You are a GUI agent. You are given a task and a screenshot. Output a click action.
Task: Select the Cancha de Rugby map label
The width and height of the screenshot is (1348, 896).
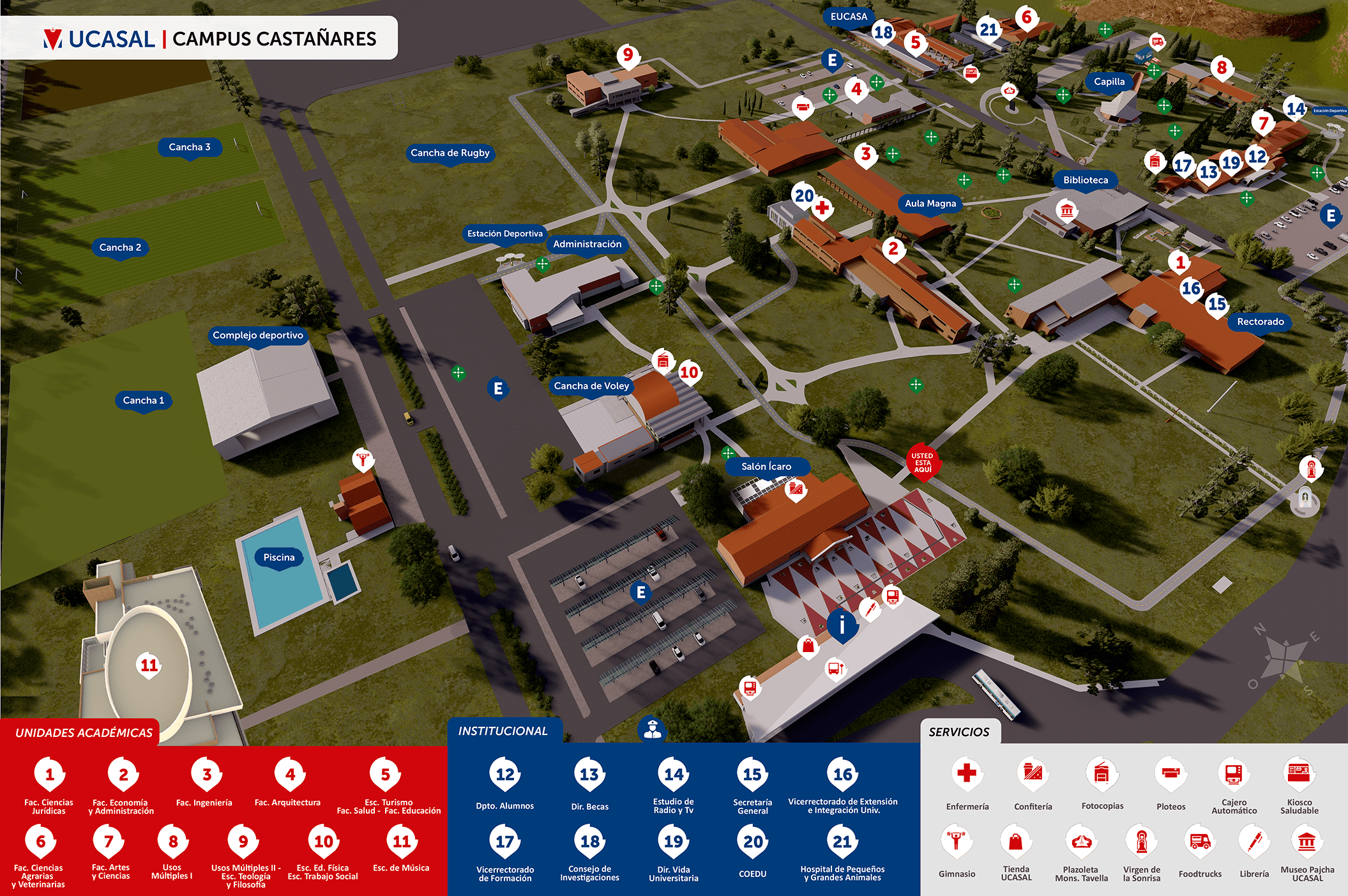(x=450, y=153)
